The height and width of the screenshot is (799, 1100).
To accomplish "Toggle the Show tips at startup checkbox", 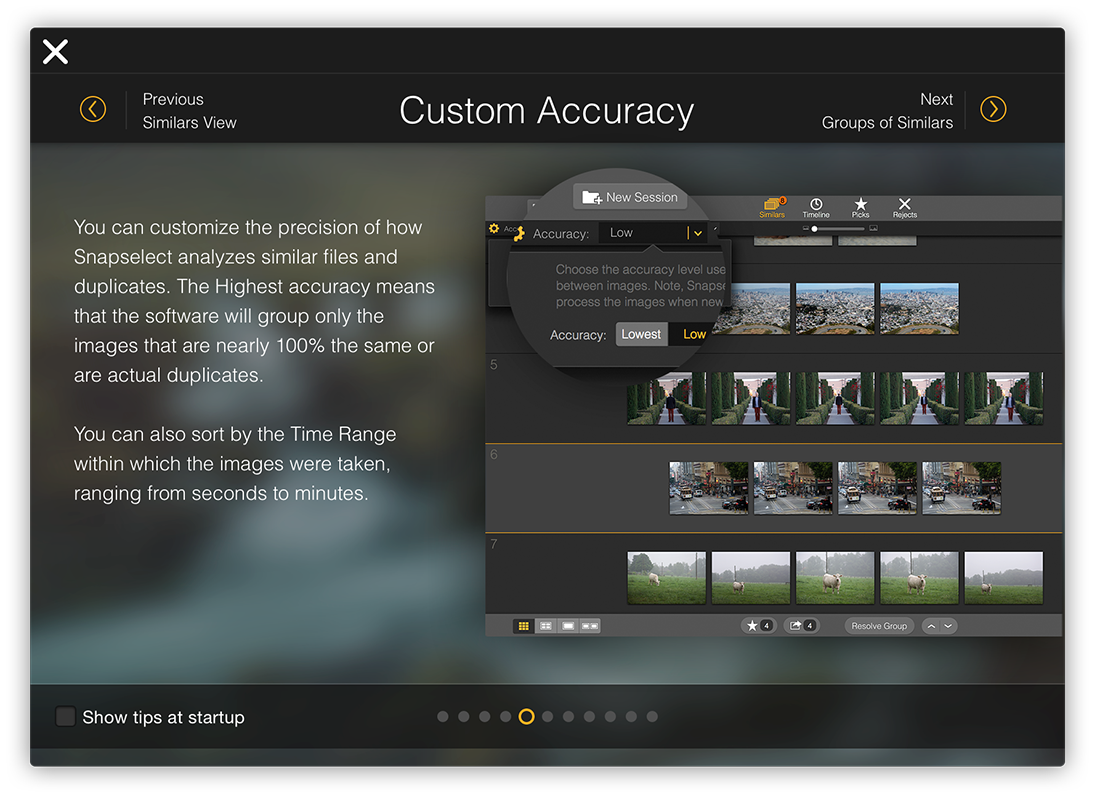I will point(66,716).
